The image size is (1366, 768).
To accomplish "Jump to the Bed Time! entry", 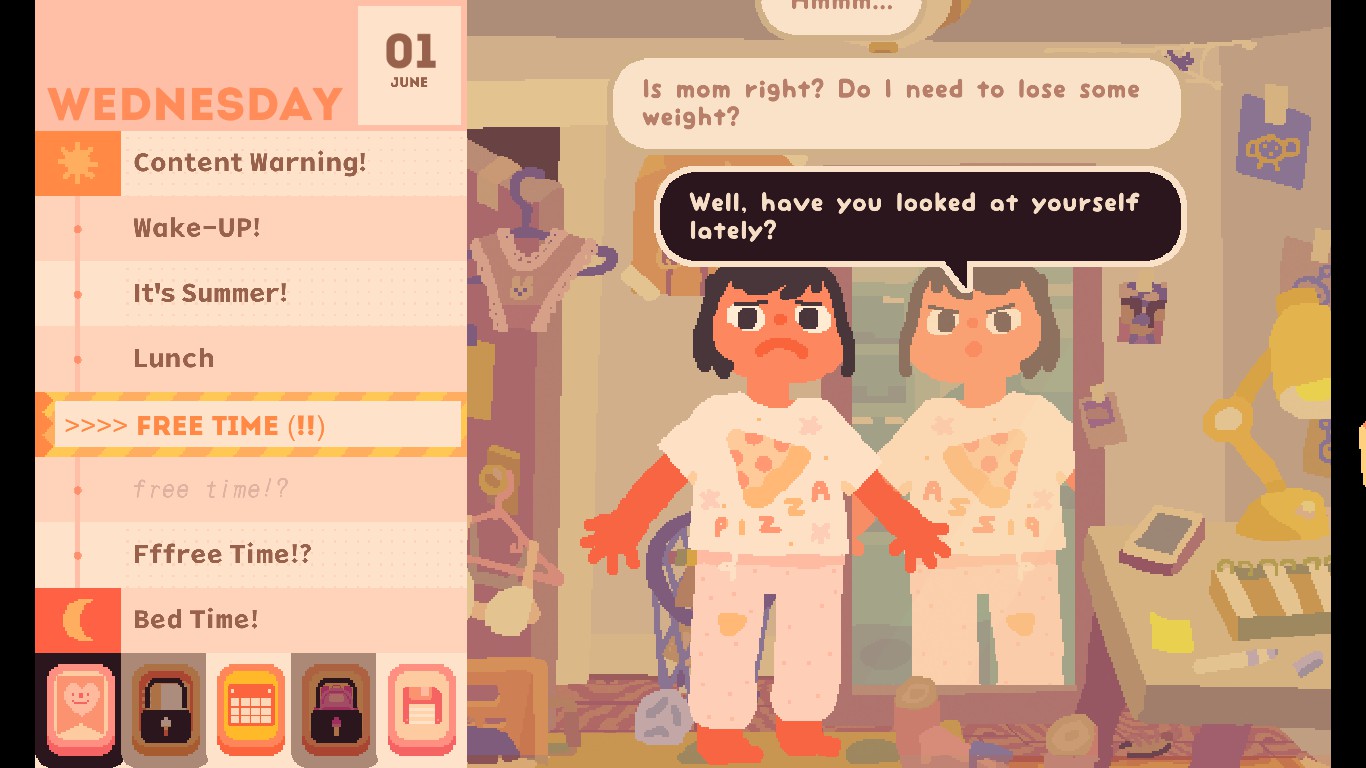I will click(x=196, y=619).
